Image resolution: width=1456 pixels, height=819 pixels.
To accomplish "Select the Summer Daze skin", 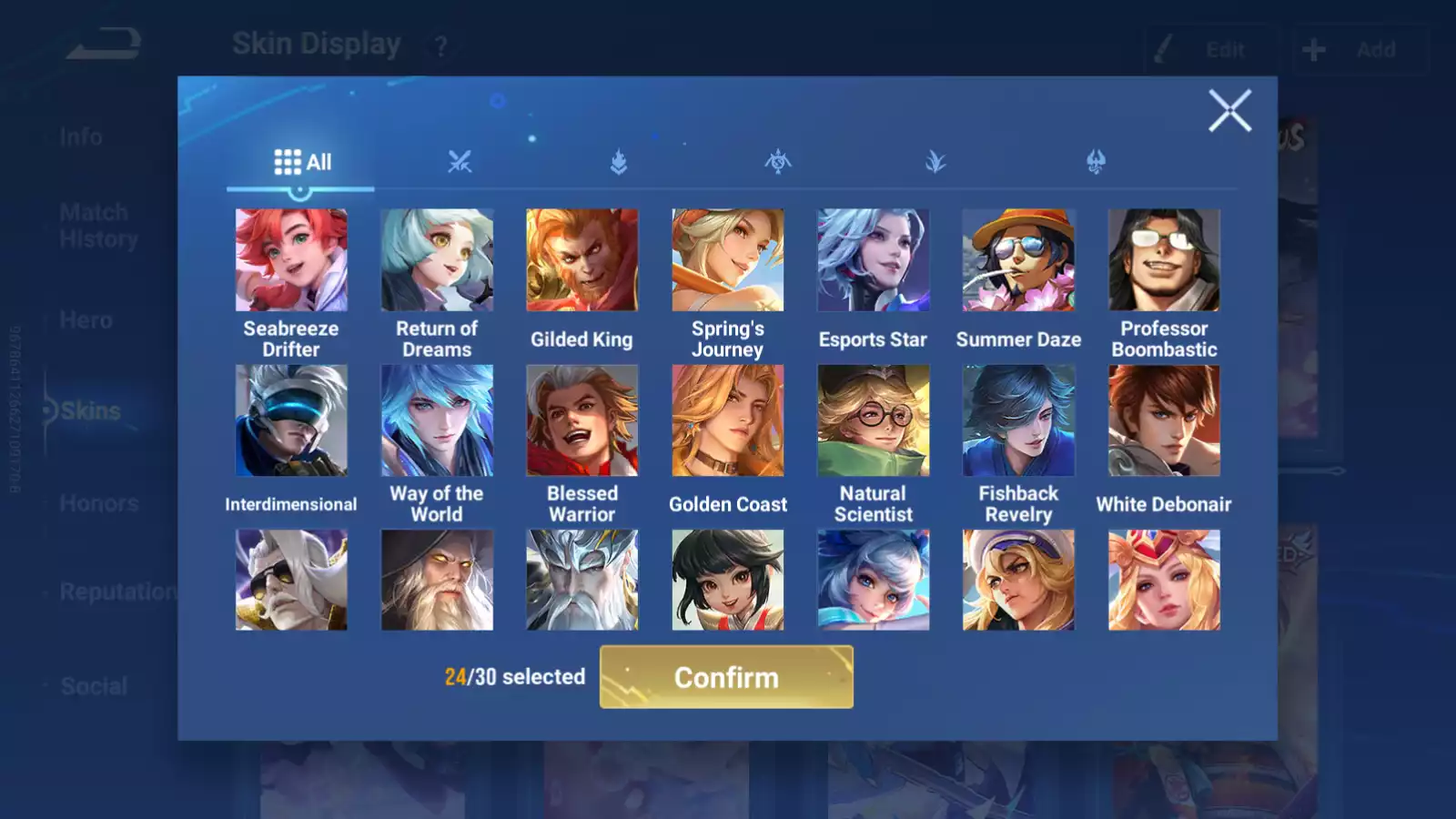I will [1018, 260].
